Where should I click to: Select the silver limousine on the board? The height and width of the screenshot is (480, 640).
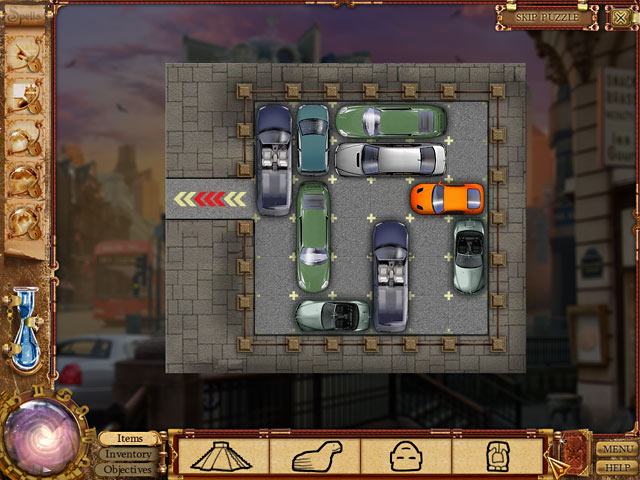pyautogui.click(x=390, y=159)
